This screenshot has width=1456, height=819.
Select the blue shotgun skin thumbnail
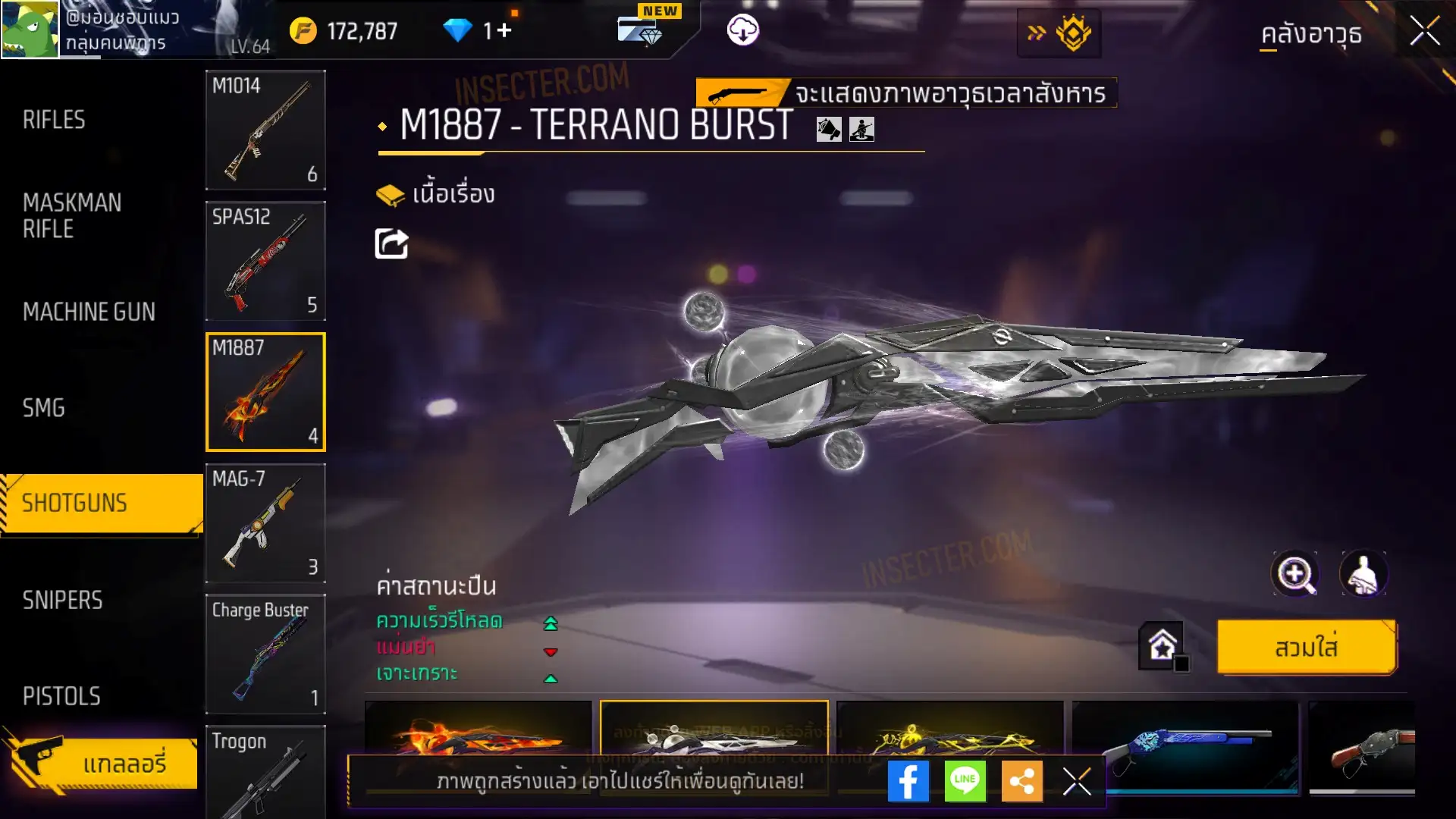pyautogui.click(x=1185, y=747)
